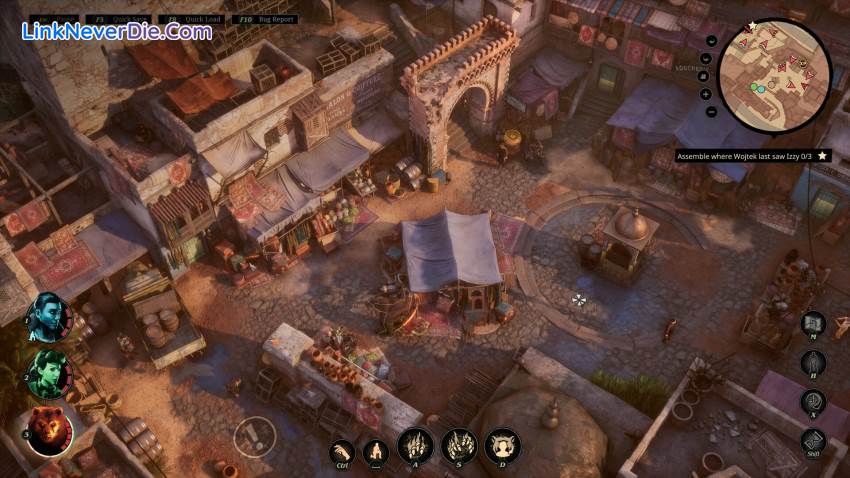850x478 pixels.
Task: Select the first squad member portrait
Action: coord(50,316)
